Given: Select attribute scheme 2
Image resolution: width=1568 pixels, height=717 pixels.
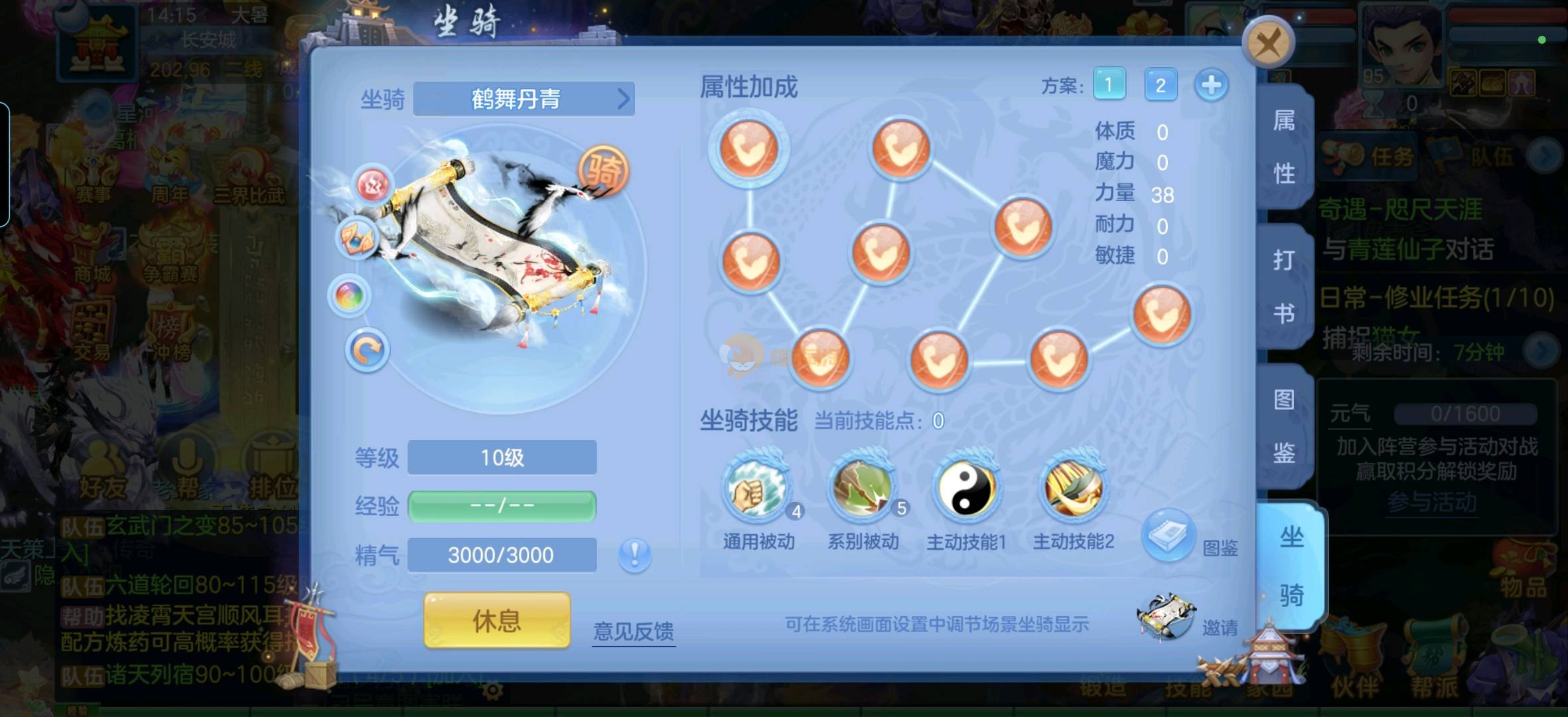Looking at the screenshot, I should pos(1161,85).
